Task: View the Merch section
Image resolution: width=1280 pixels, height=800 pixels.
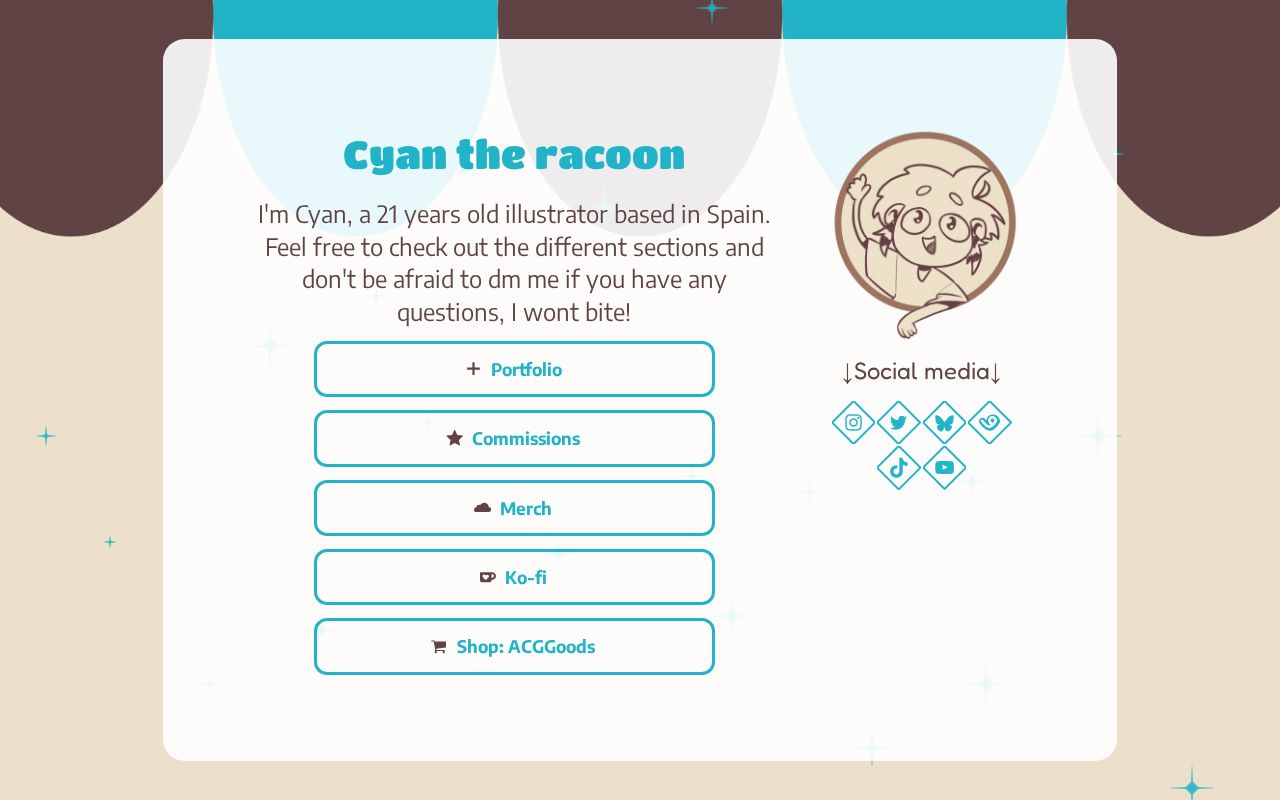Action: pyautogui.click(x=514, y=508)
